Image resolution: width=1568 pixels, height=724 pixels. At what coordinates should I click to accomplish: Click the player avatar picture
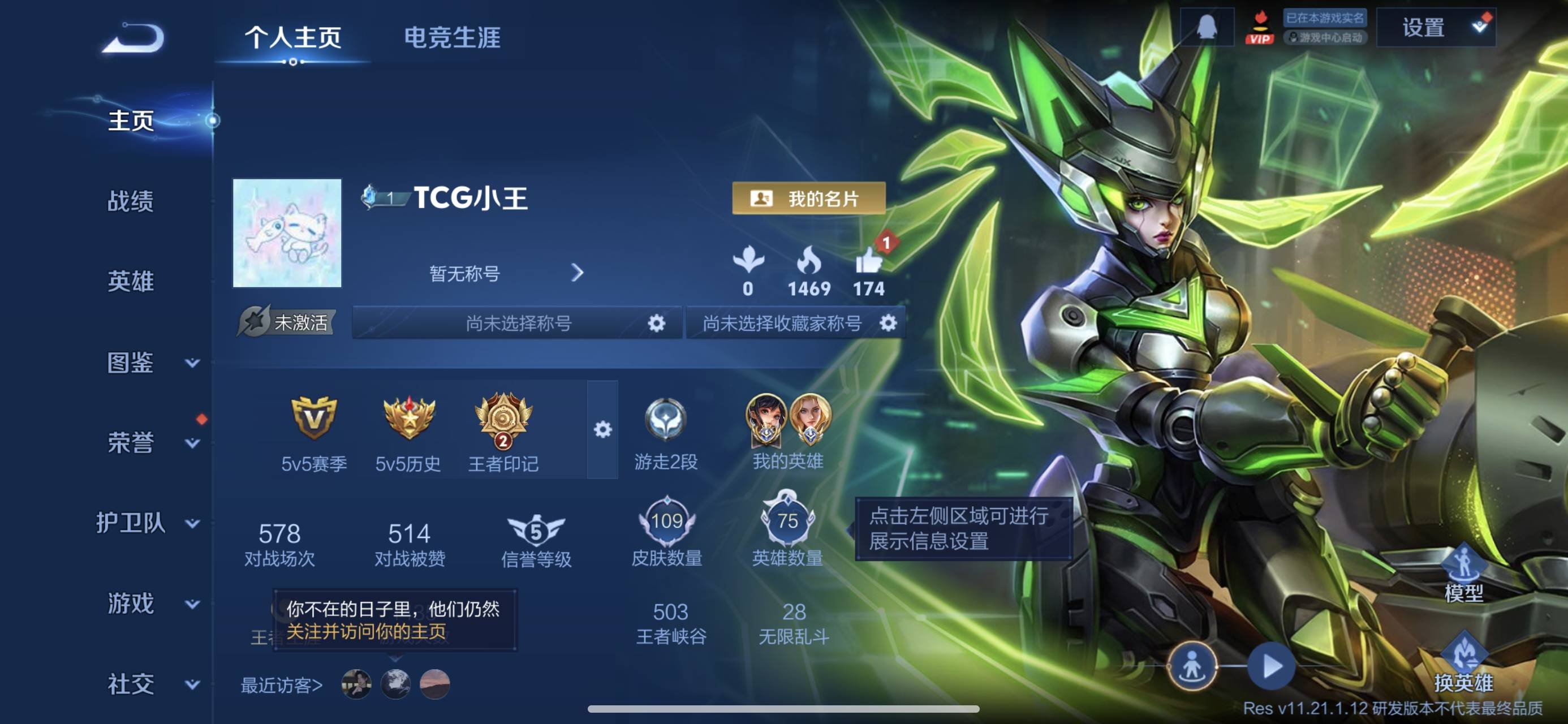(287, 232)
